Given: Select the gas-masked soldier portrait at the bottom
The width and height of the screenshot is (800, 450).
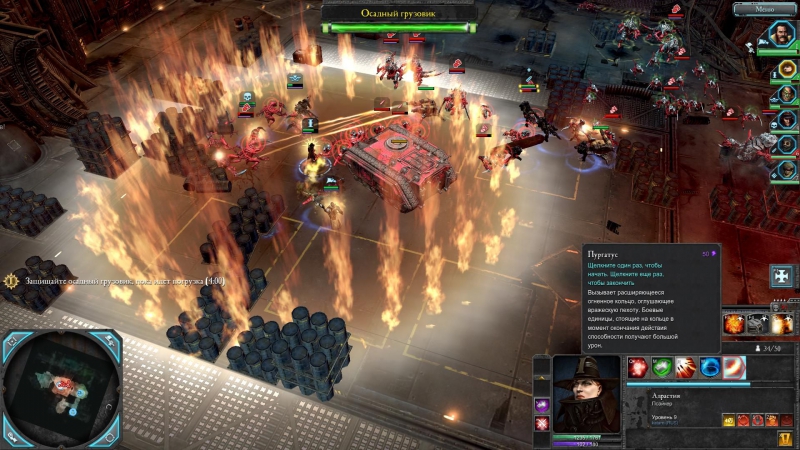Looking at the screenshot, I should coord(787,169).
